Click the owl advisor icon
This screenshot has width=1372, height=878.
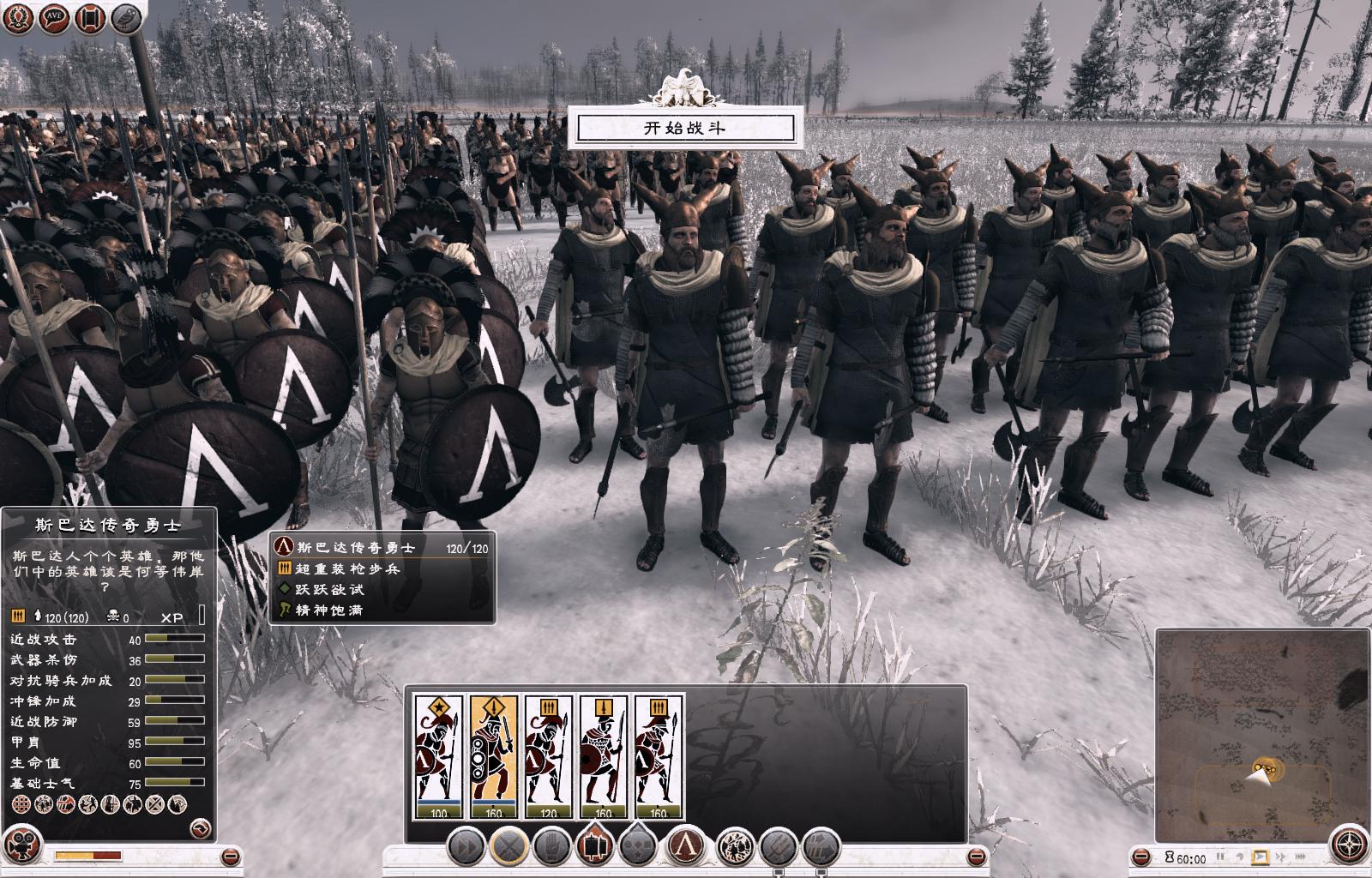126,18
